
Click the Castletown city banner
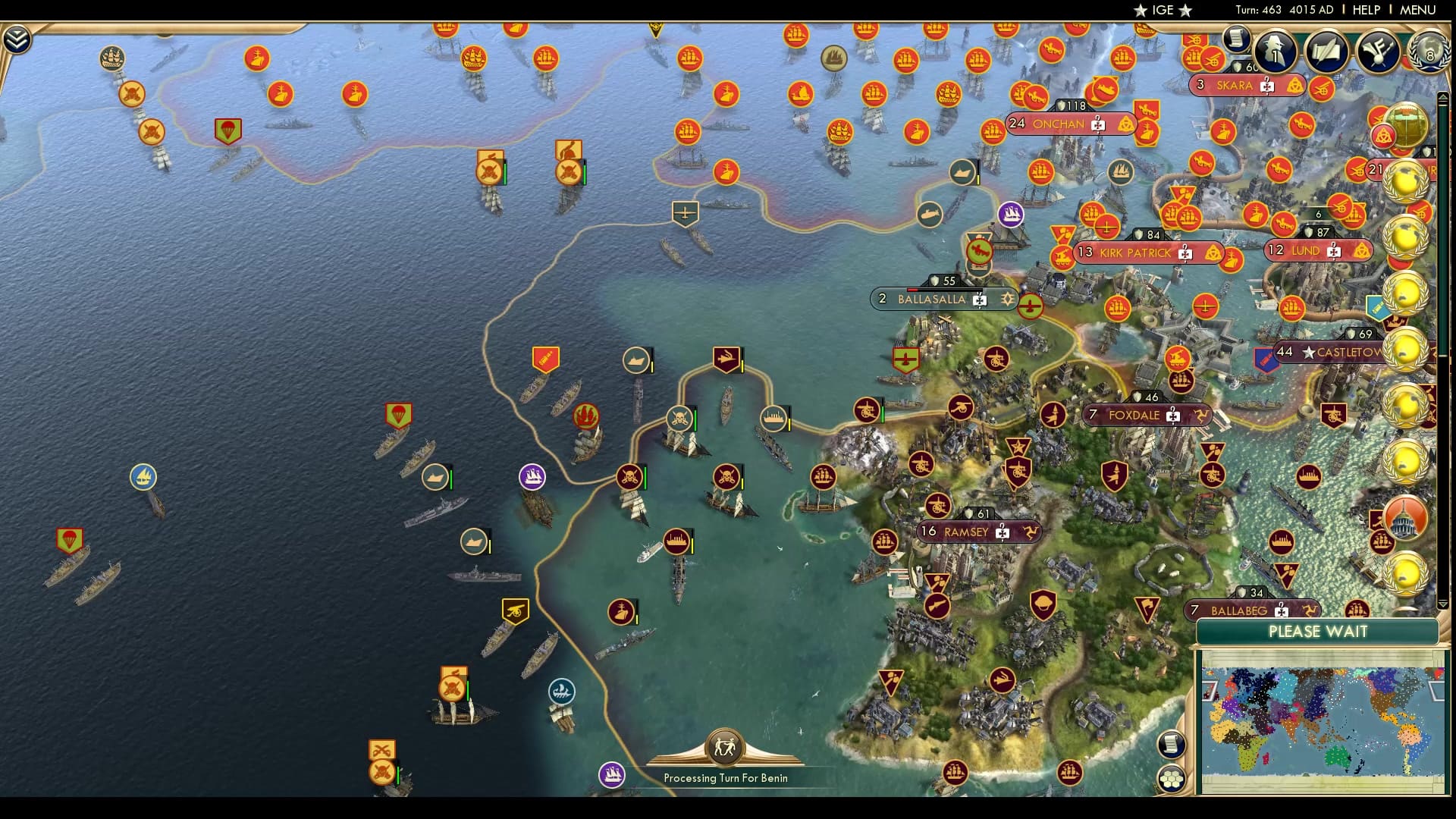pyautogui.click(x=1331, y=351)
